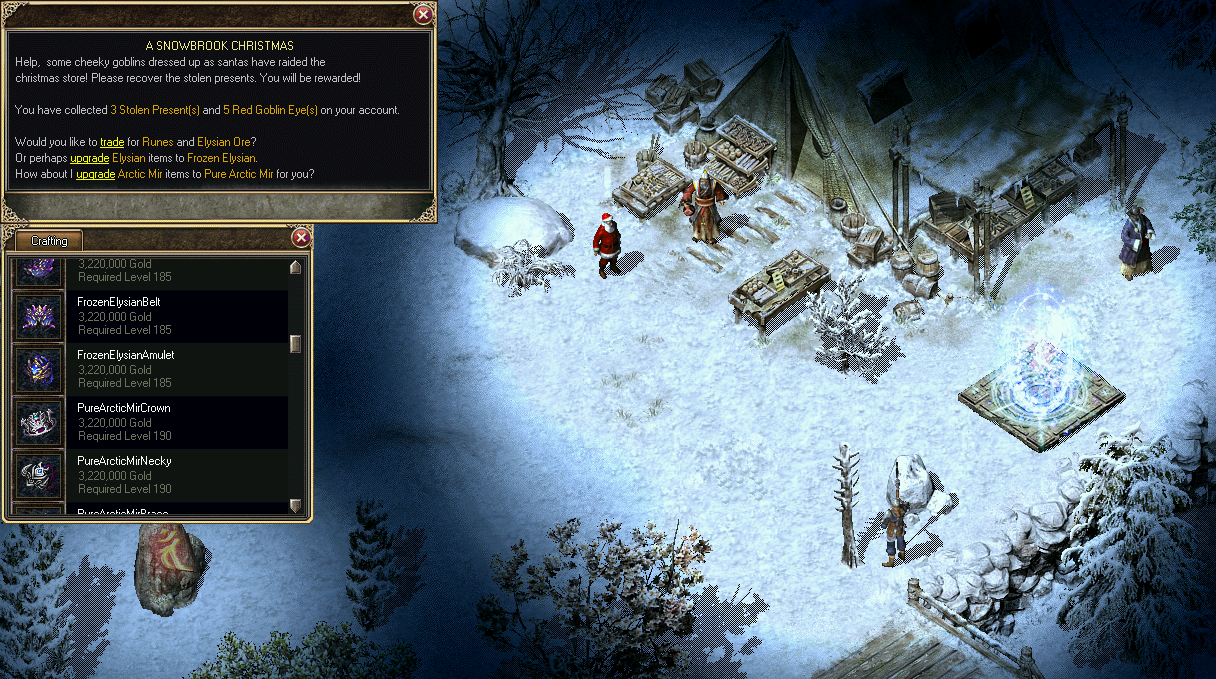Click the crafting list scroll-up arrow
Viewport: 1216px width, 679px height.
295,267
